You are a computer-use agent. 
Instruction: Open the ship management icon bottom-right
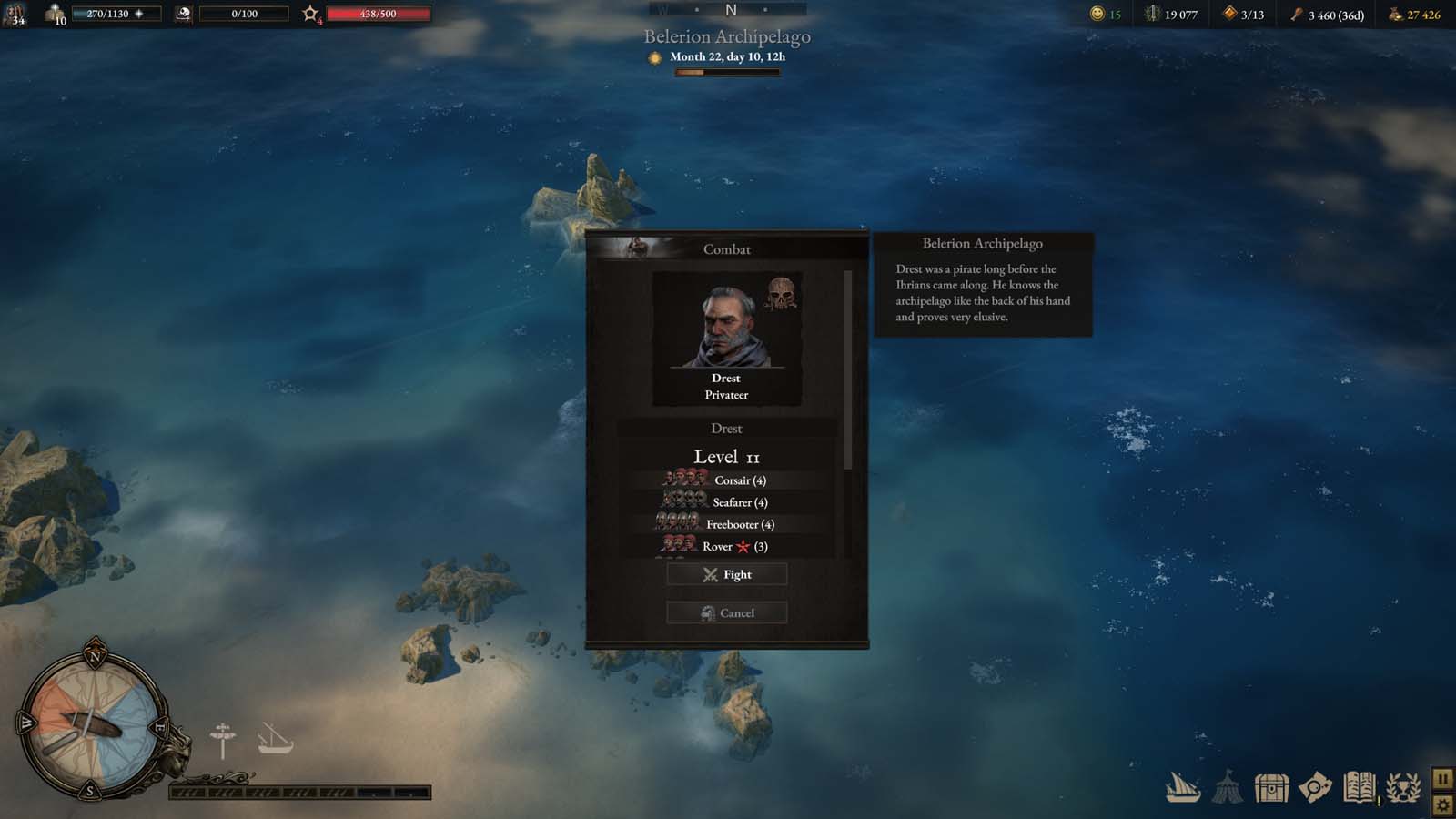(x=1180, y=785)
